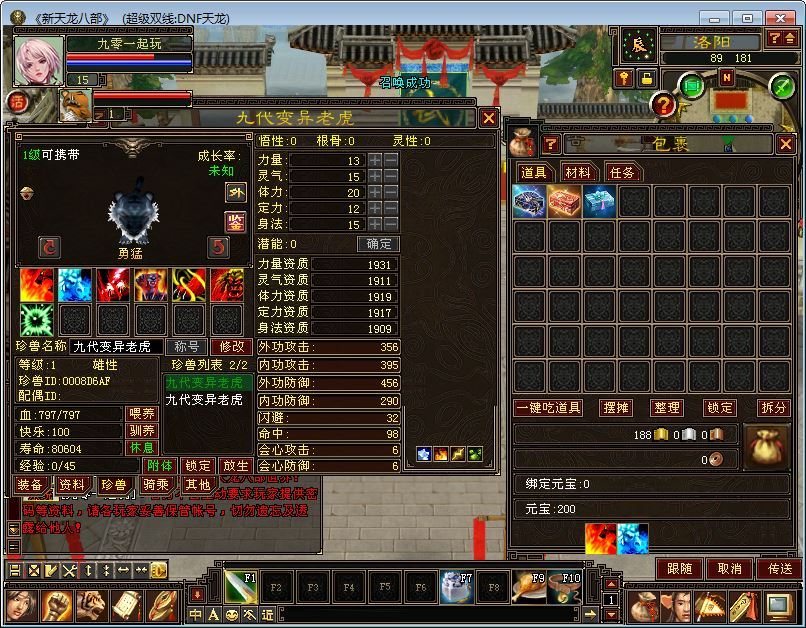
Task: Open the 任务 bag tab
Action: (621, 172)
